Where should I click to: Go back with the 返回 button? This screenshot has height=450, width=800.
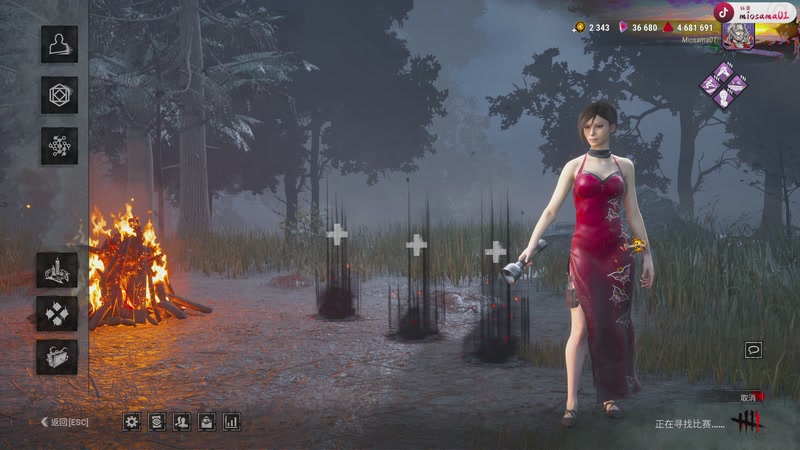tap(64, 422)
